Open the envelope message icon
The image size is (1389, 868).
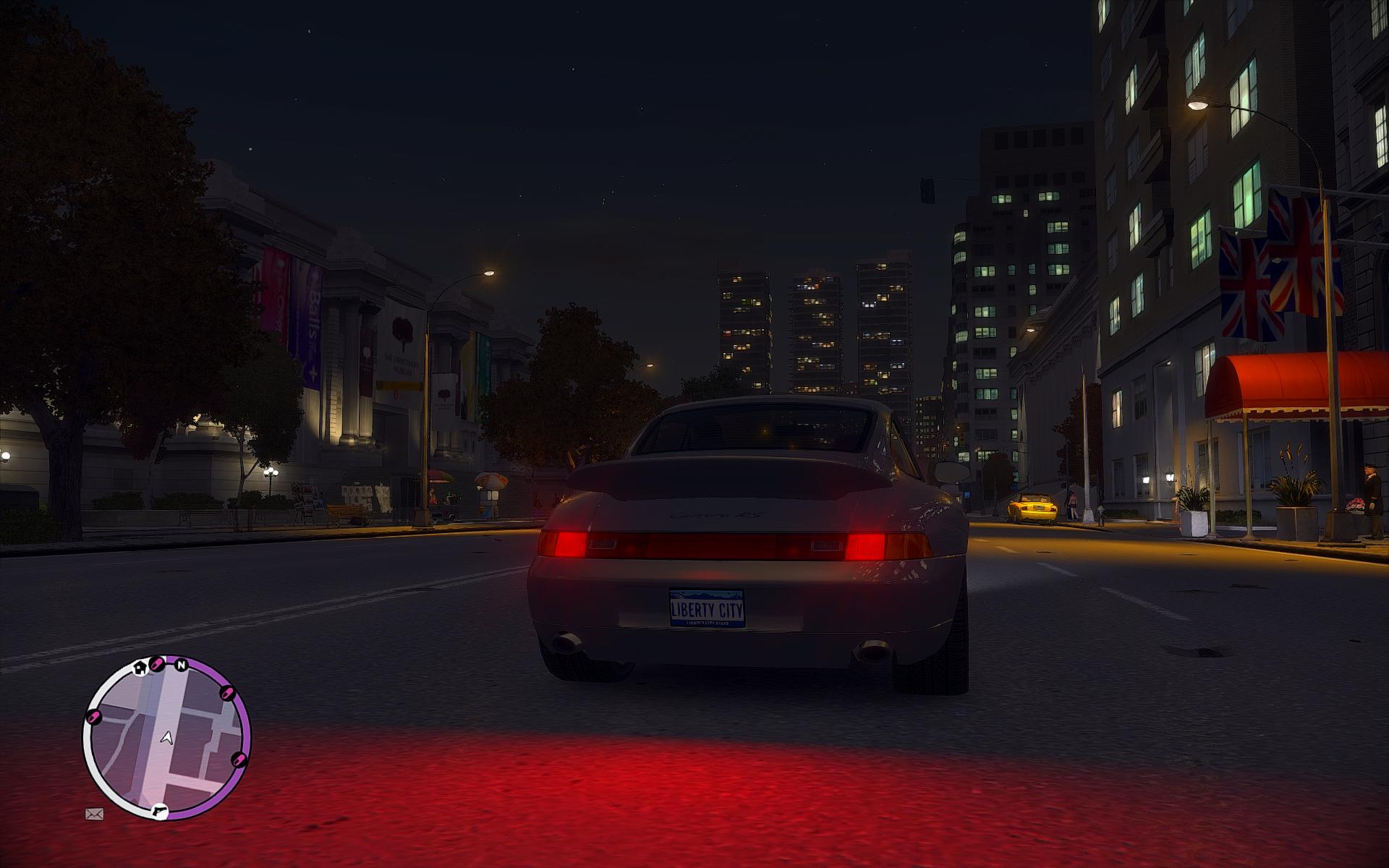(94, 814)
